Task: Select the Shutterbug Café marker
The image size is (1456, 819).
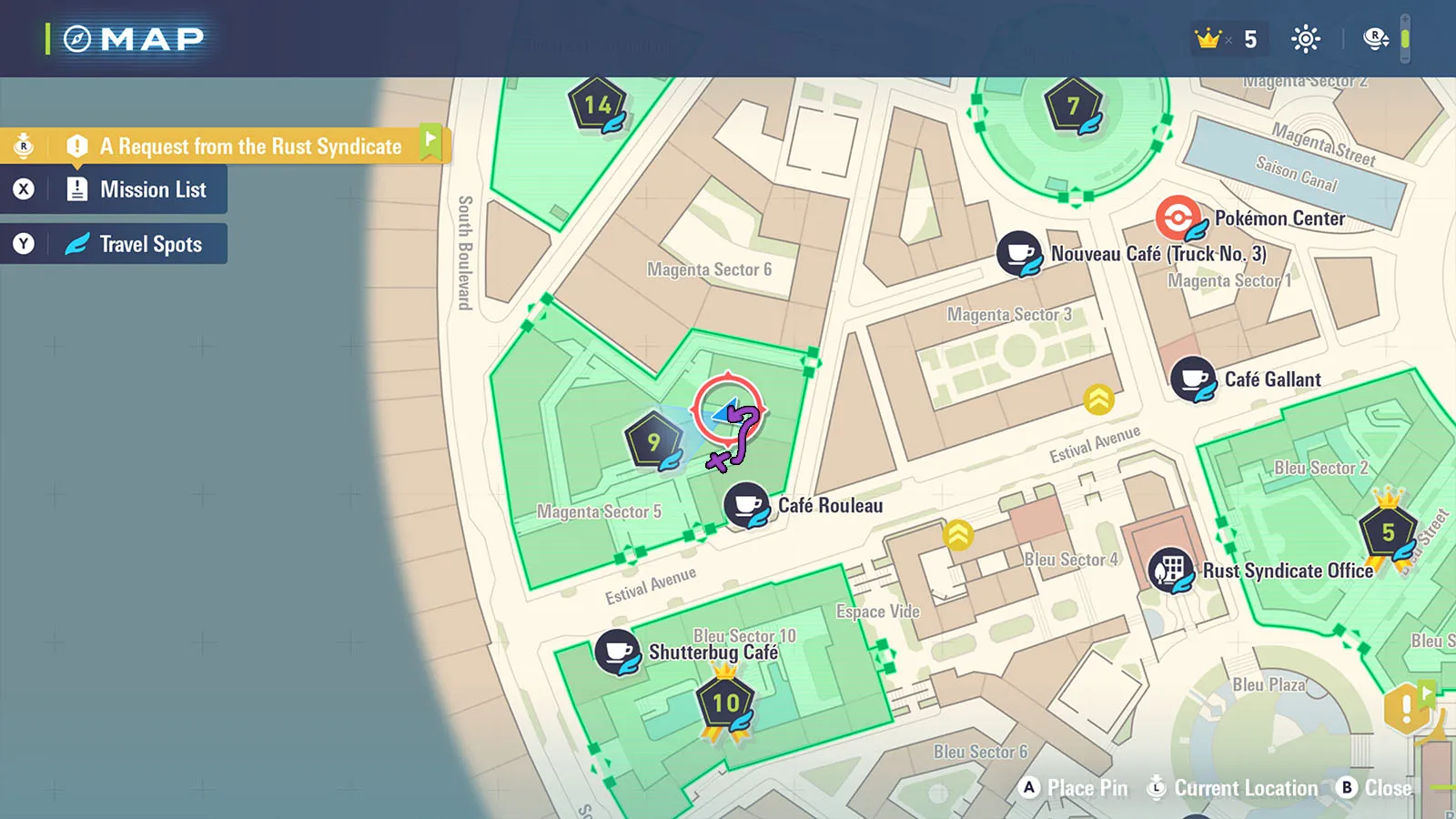Action: (x=618, y=652)
